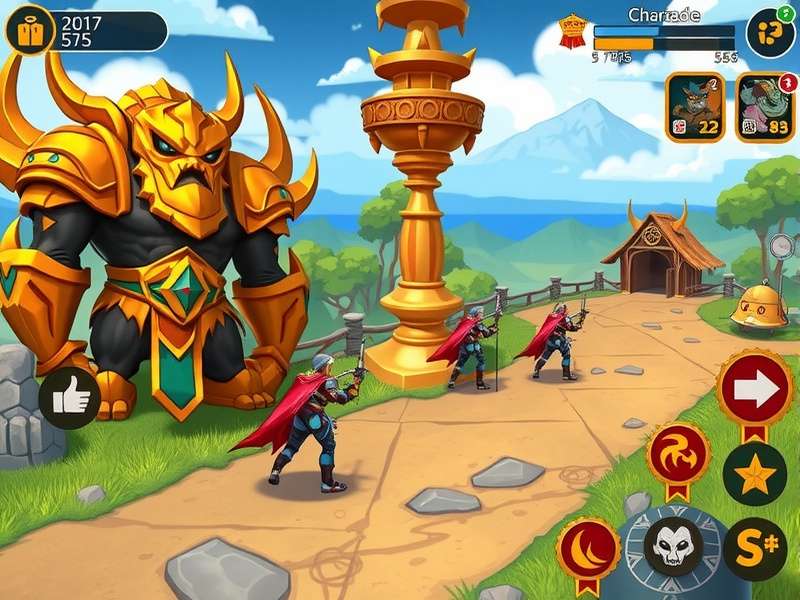Select the fox warrior card costing 22

click(695, 107)
